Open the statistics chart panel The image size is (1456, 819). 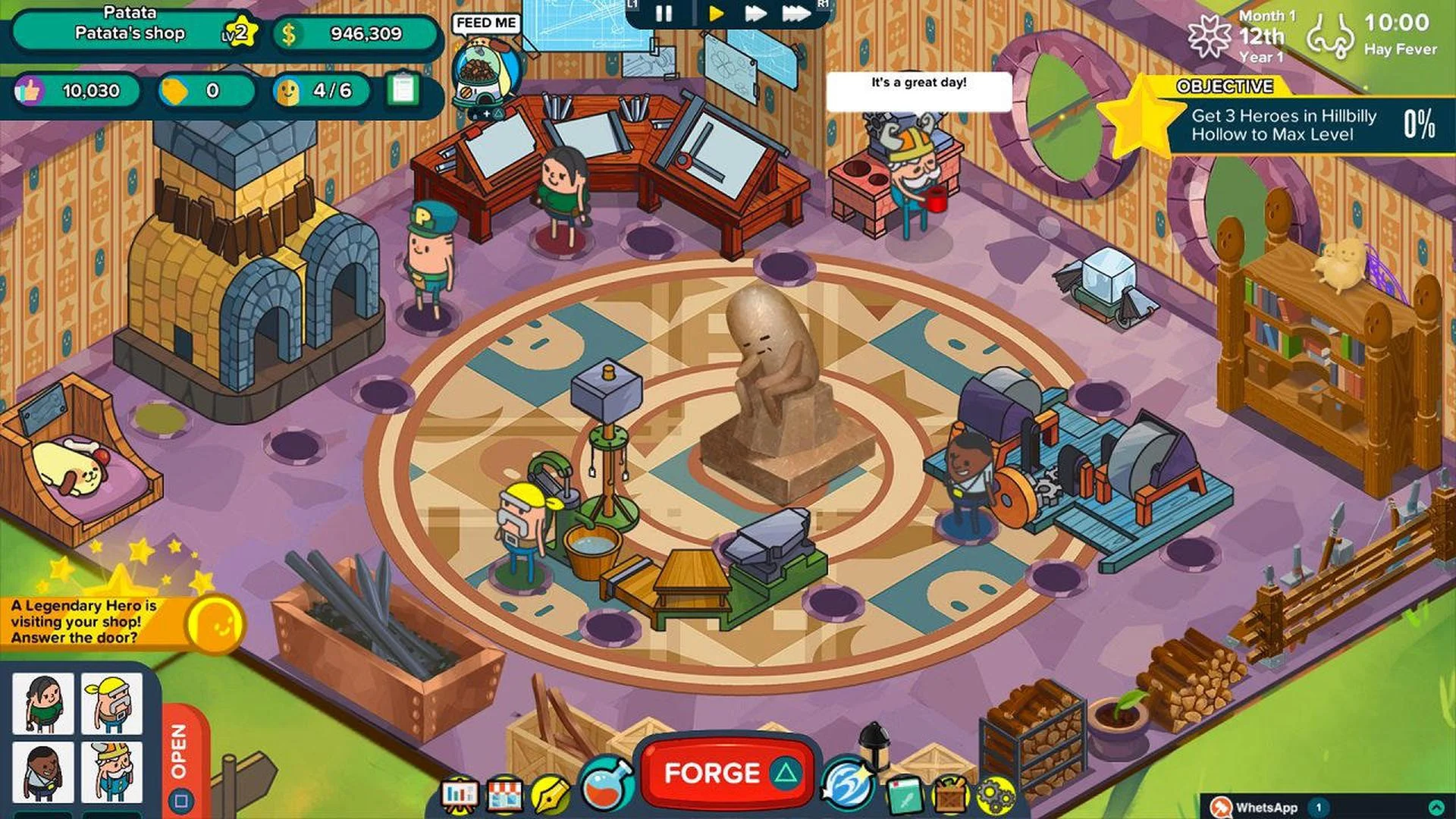460,792
